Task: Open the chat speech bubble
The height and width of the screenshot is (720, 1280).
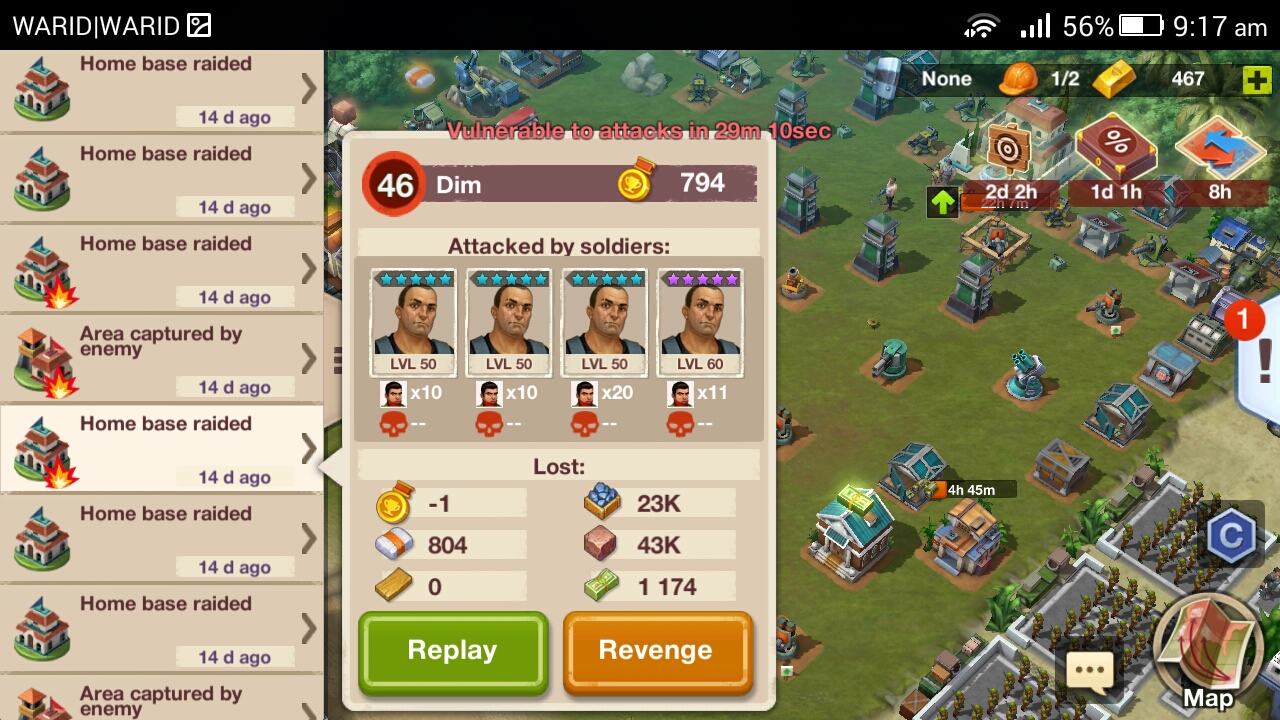Action: (x=1089, y=669)
